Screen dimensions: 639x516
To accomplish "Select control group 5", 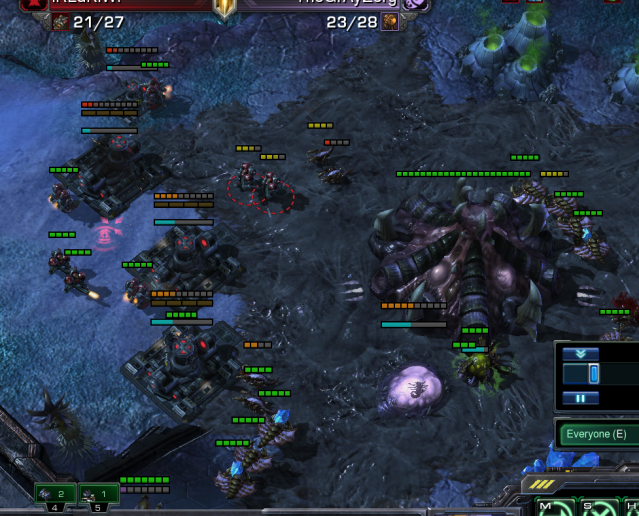I will (99, 494).
